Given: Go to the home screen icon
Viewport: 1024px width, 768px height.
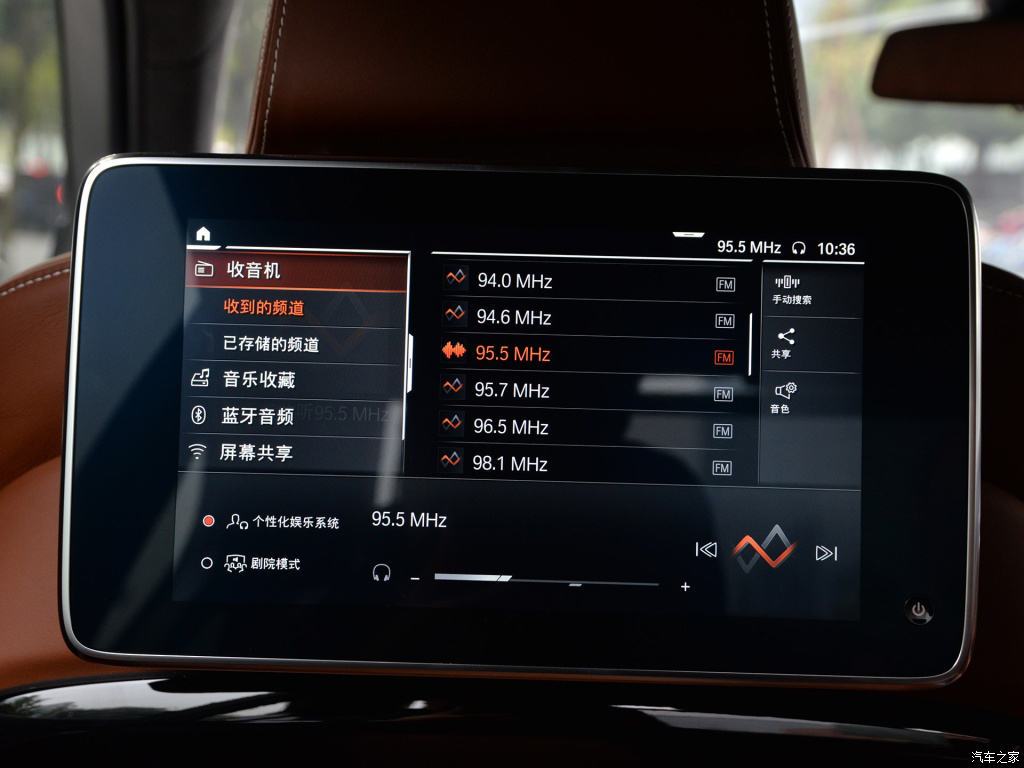Looking at the screenshot, I should click(x=204, y=234).
